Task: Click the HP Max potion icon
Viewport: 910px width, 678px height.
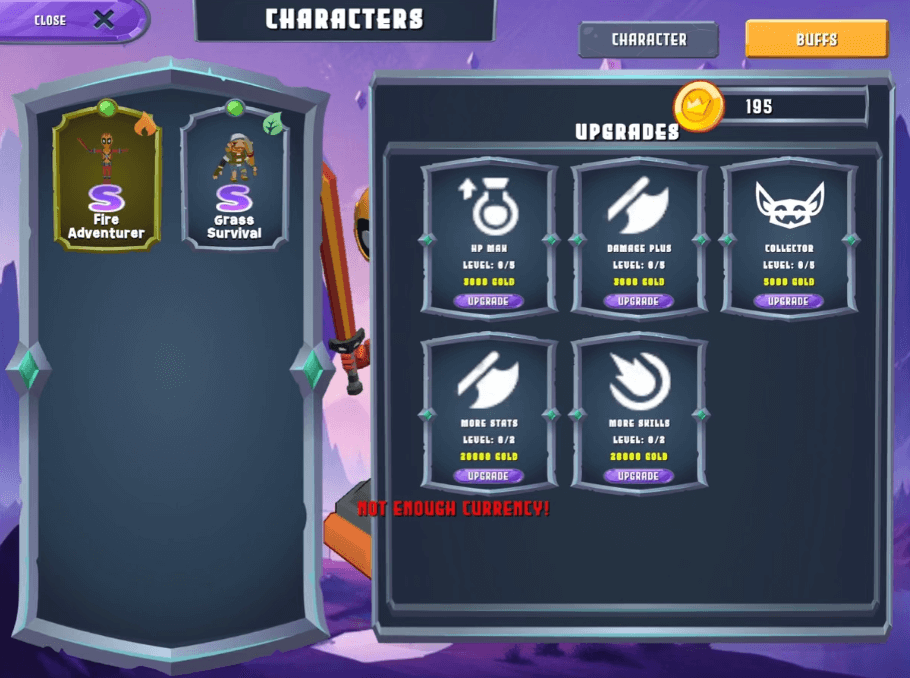Action: (488, 205)
